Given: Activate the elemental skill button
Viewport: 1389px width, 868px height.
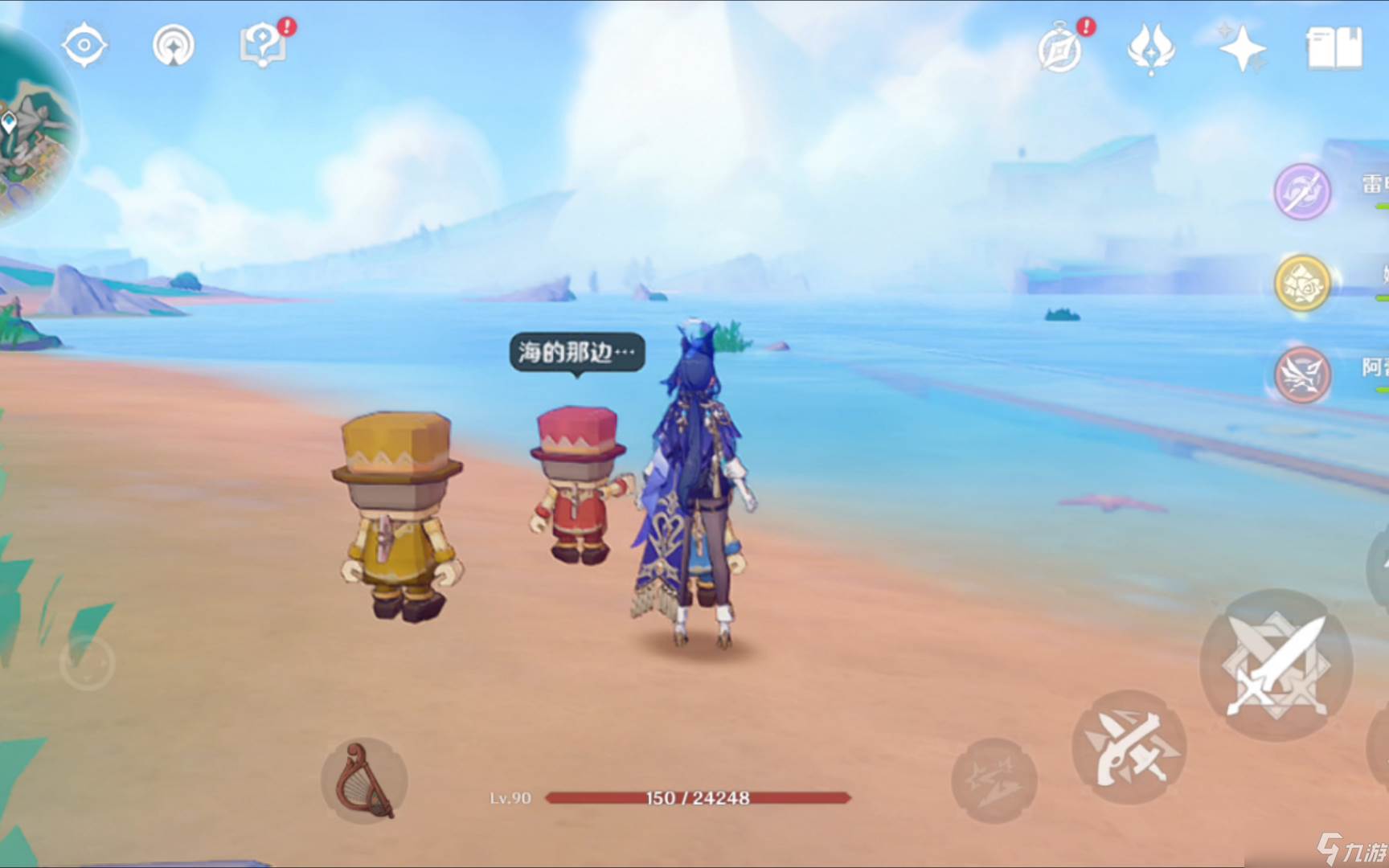Looking at the screenshot, I should pos(1129,747).
